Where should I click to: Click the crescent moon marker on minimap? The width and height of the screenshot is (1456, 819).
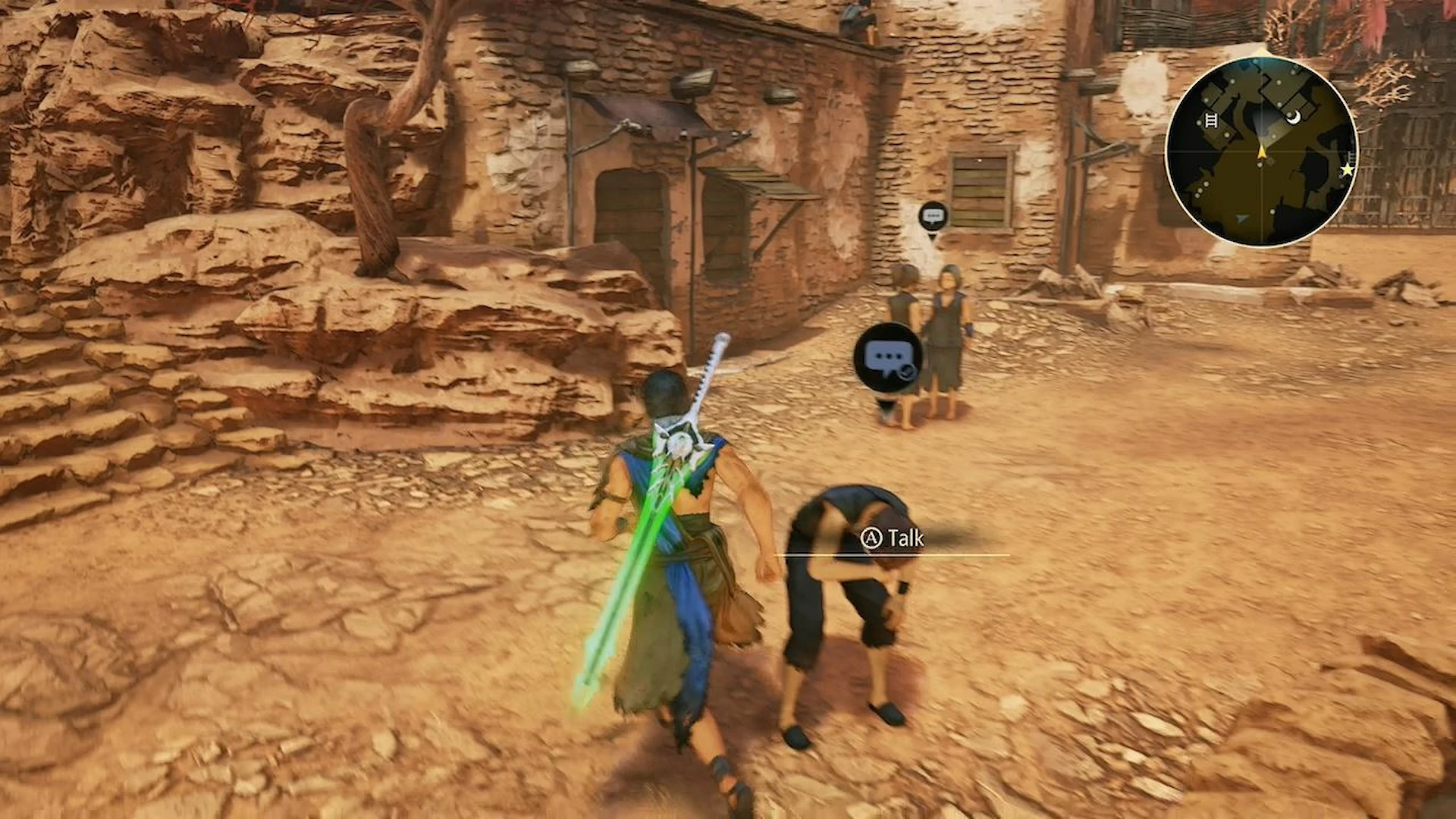click(1296, 117)
